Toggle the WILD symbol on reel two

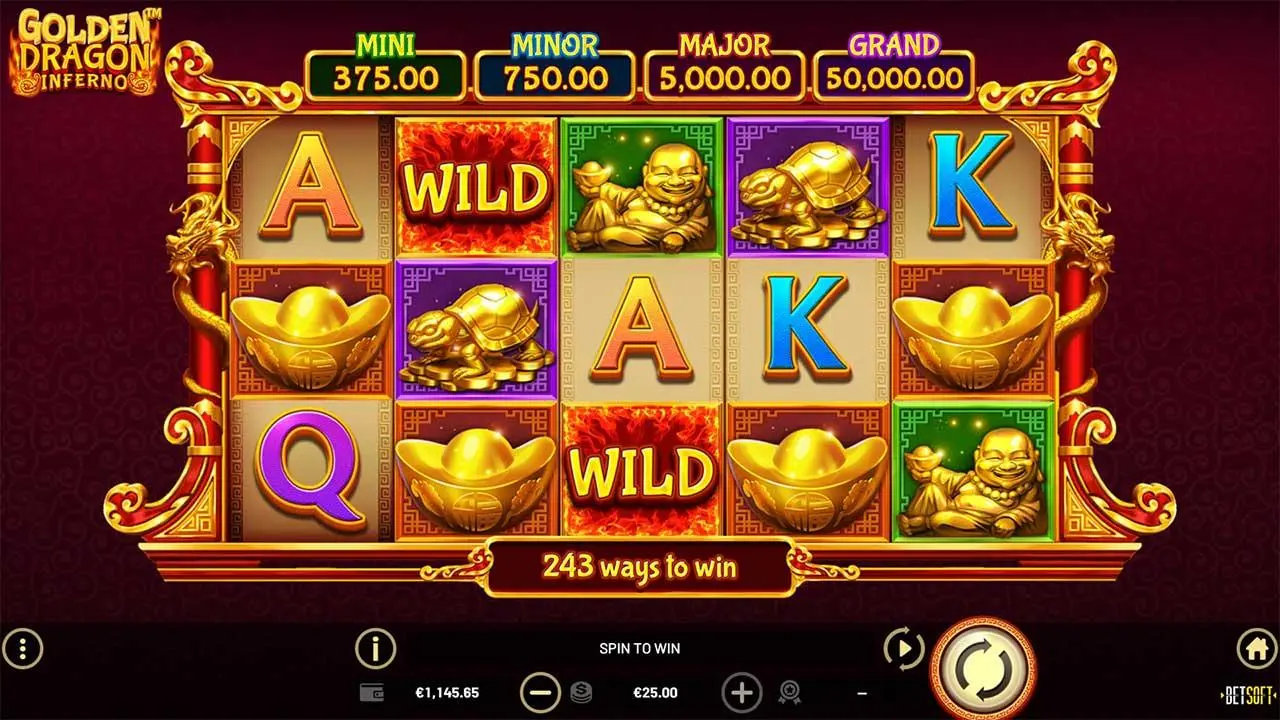tap(476, 185)
